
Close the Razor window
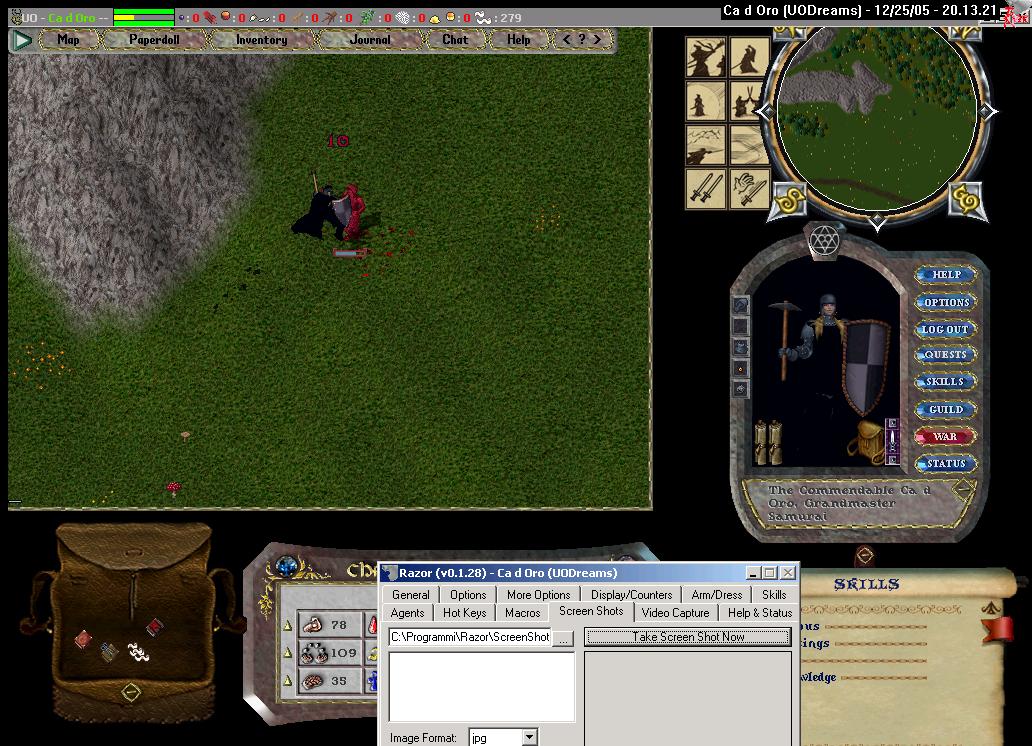click(x=788, y=573)
